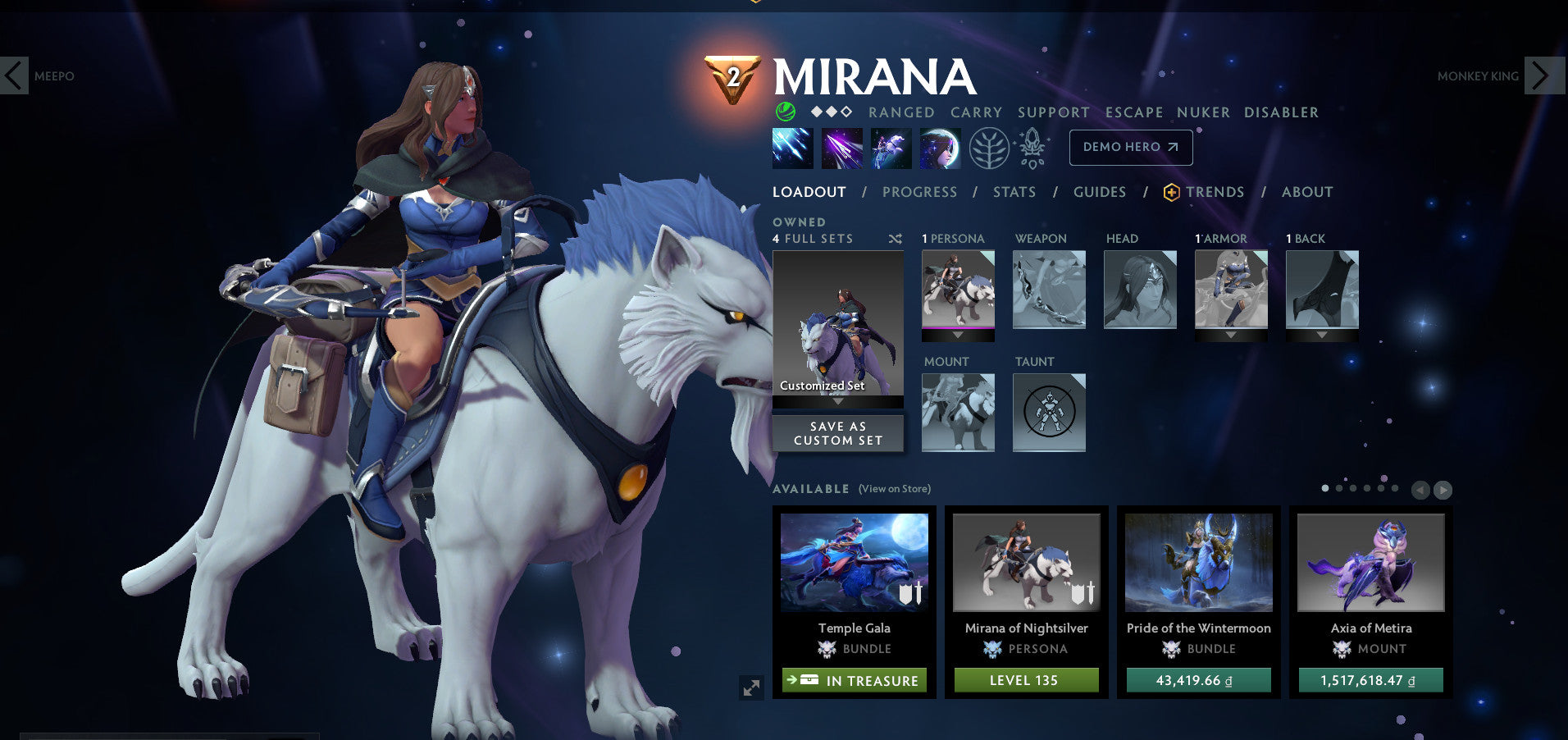Select the Sacred Arrow ability icon
Screen dimensions: 1568x740
tap(841, 148)
